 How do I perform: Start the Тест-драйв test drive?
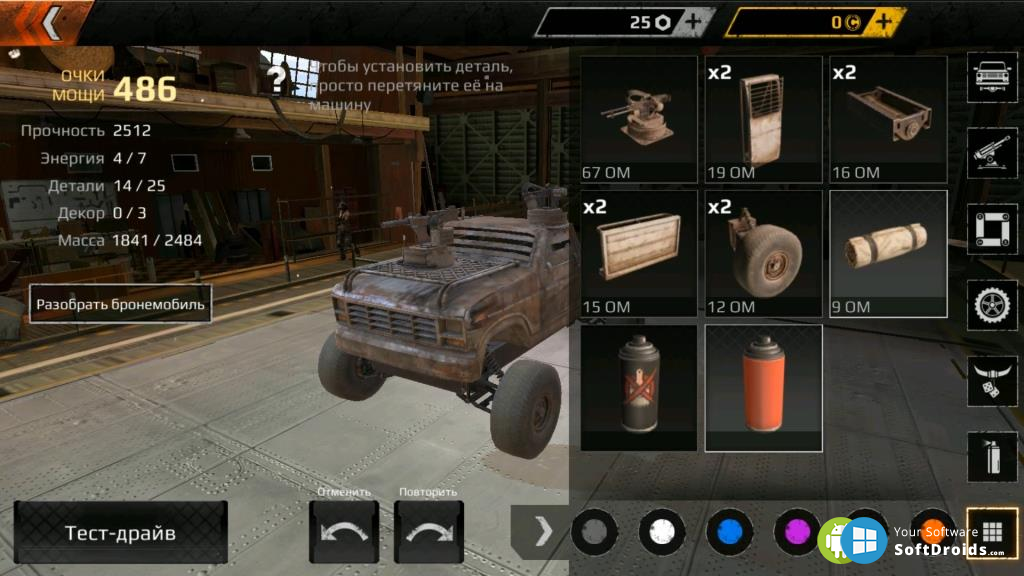point(120,532)
